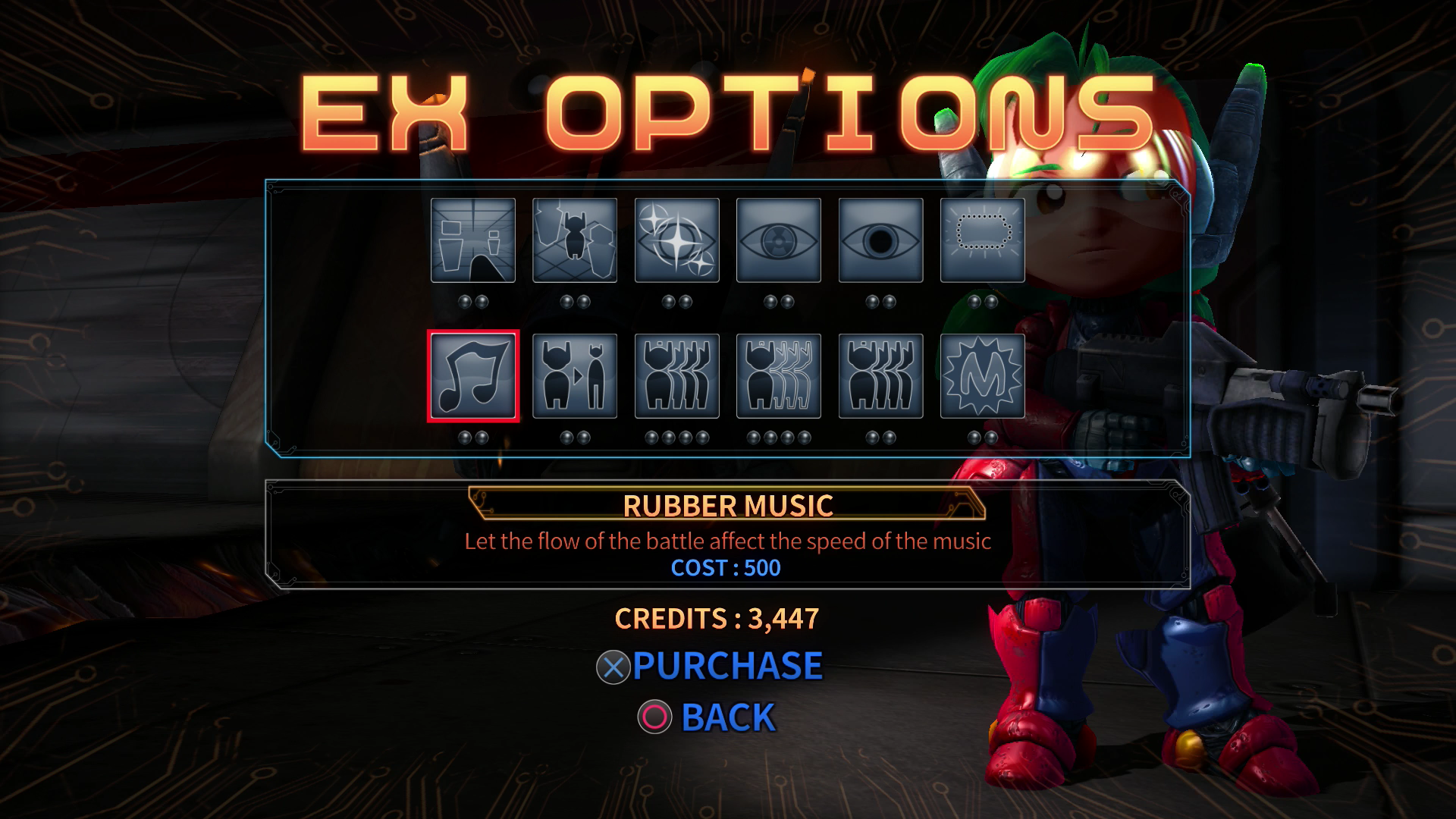Choose the room with furniture icon
Screen dimensions: 1456x819
click(473, 240)
